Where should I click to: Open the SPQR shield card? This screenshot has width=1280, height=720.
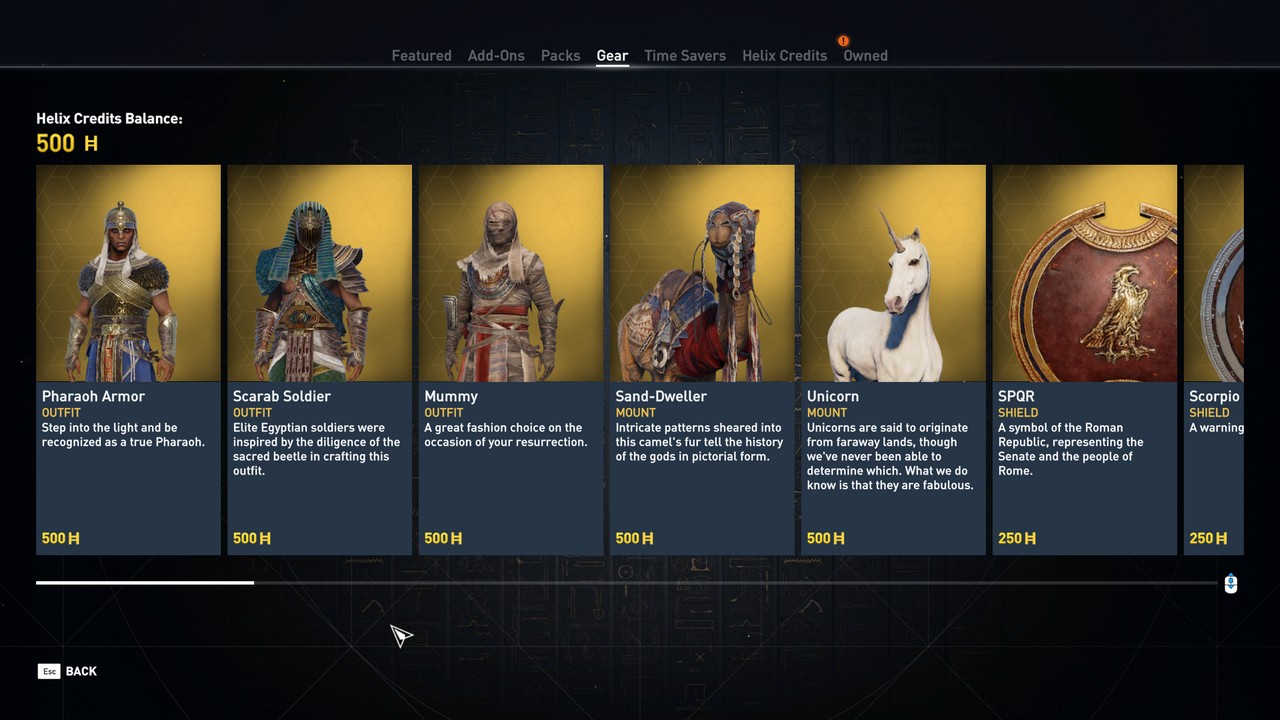tap(1084, 359)
